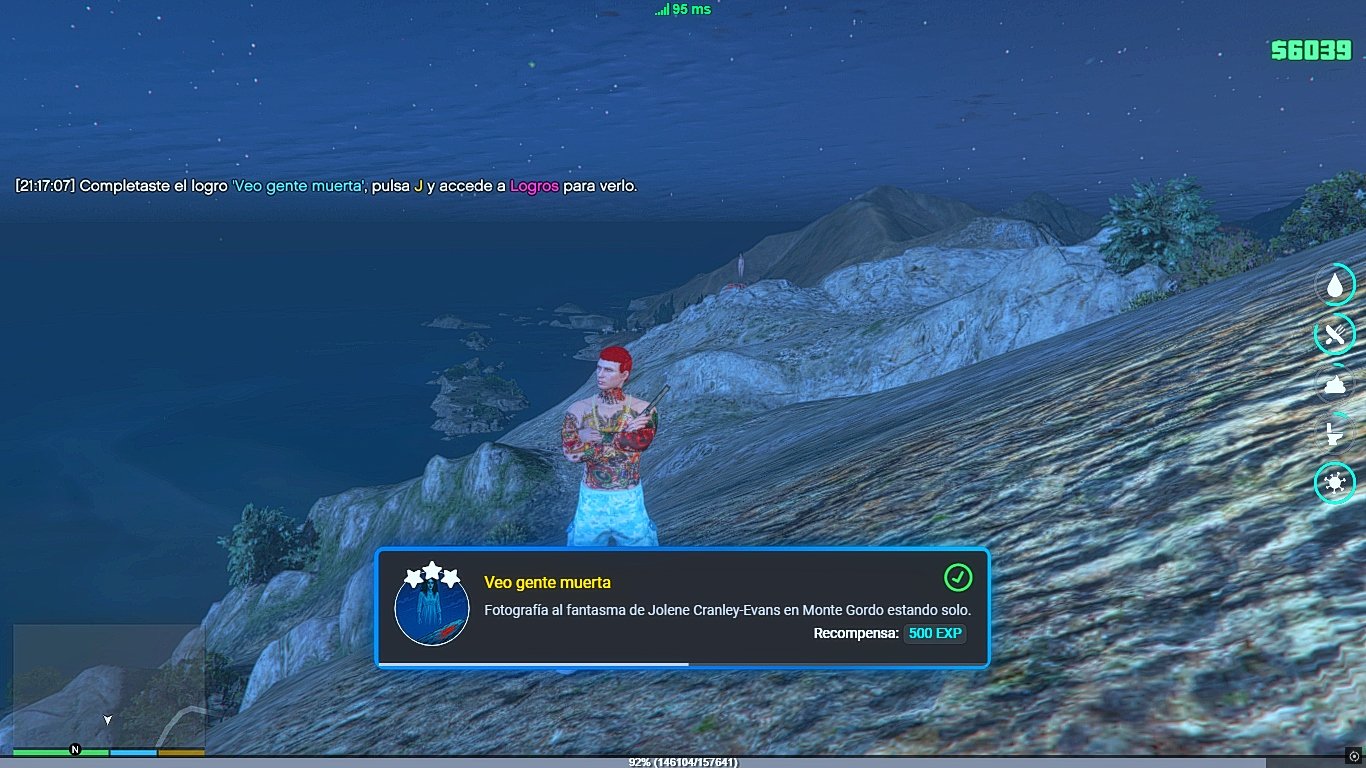Click the crosshair target icon in corner

1354,756
